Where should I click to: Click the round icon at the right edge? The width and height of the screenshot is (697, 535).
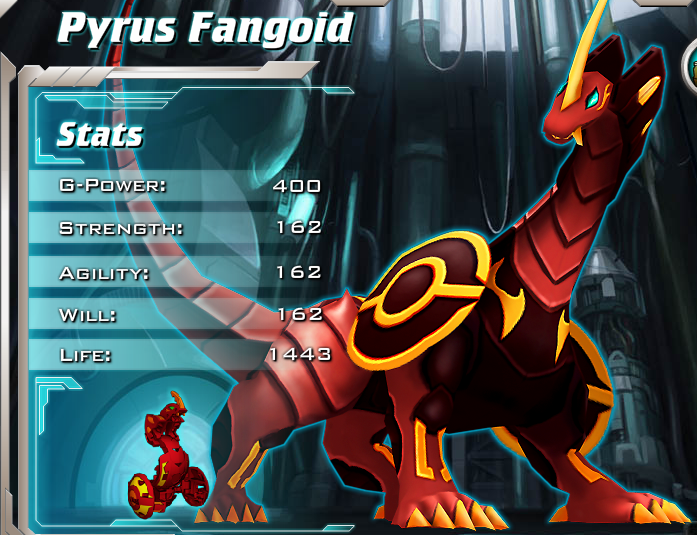point(690,68)
